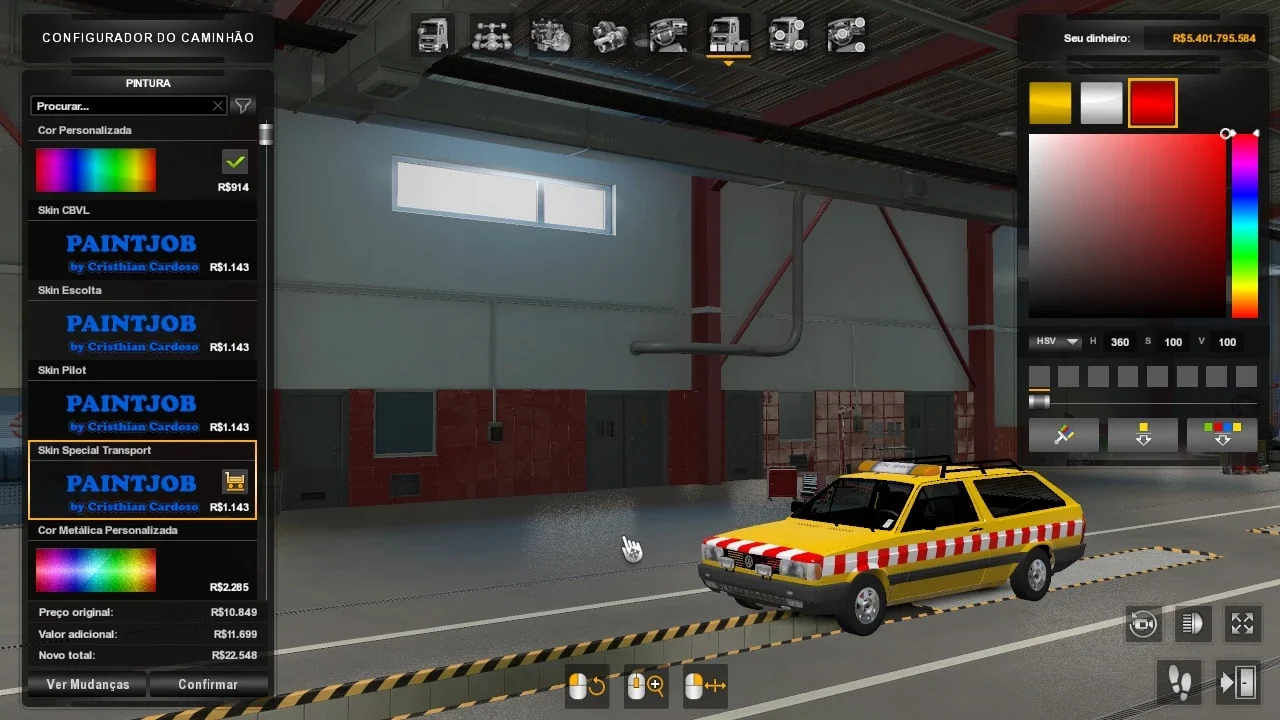Open the paint filter funnel icon

[243, 105]
